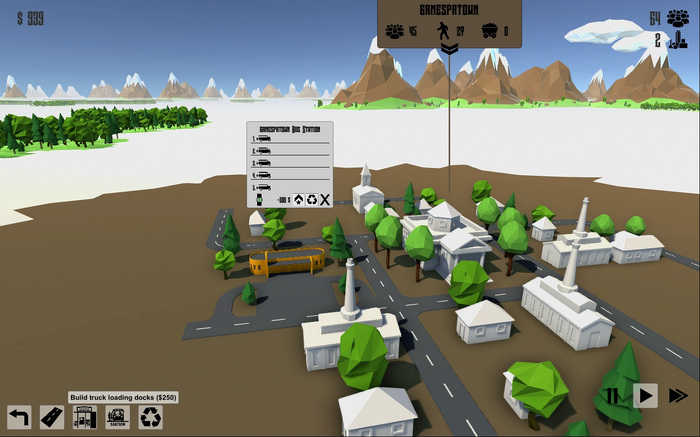Click the back arrow build button

[x=19, y=417]
